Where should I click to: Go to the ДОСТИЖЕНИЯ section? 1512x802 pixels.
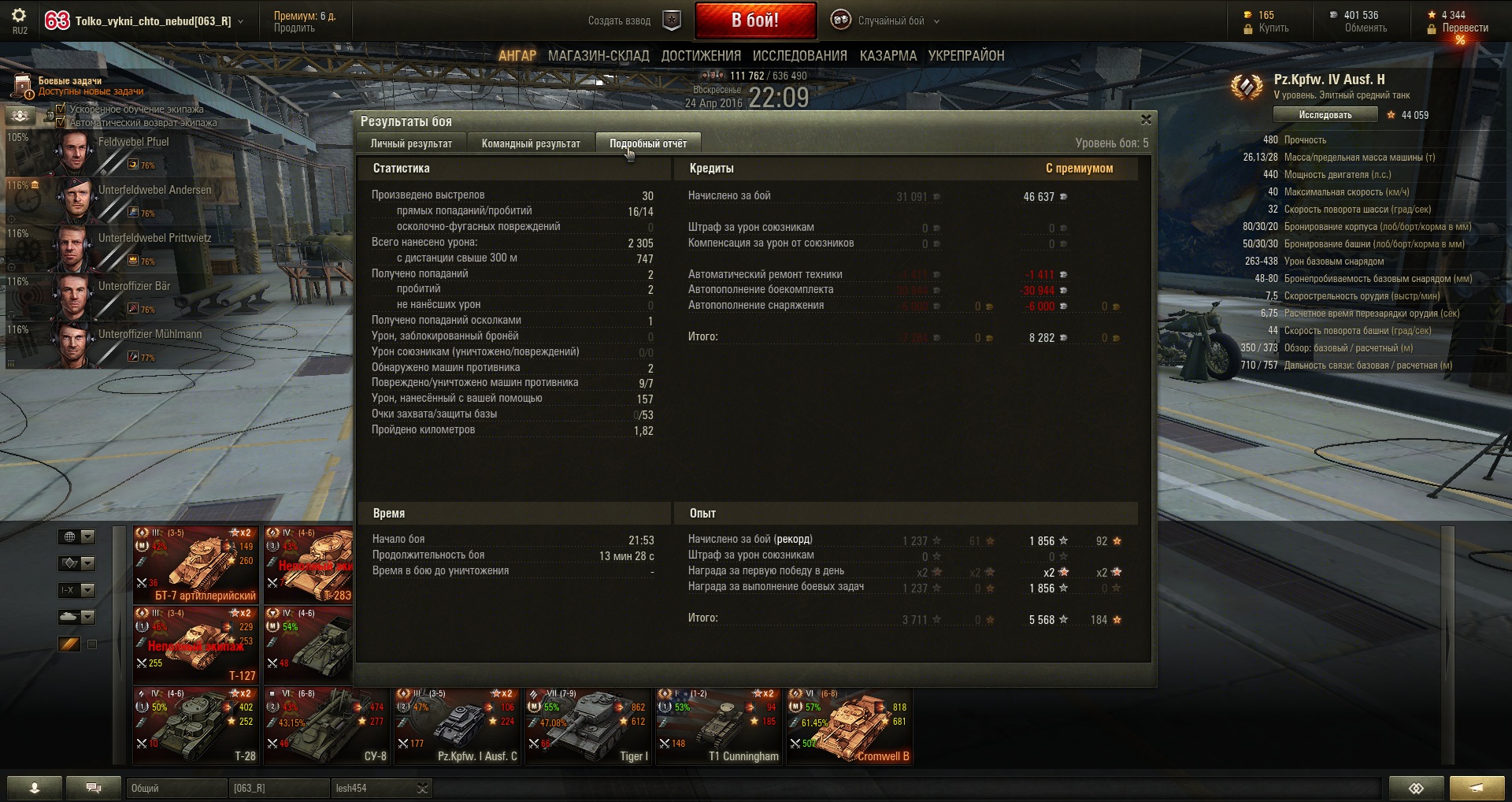tap(701, 56)
